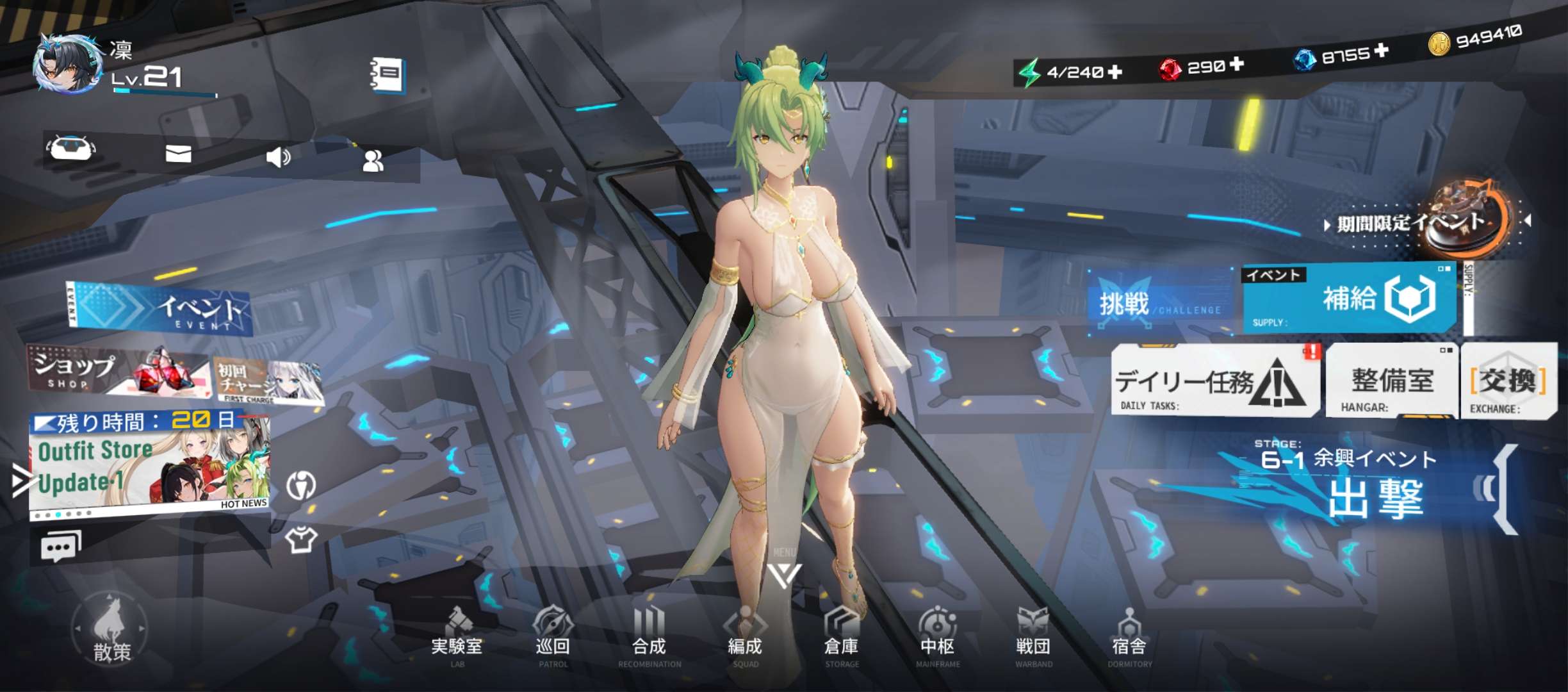The width and height of the screenshot is (1568, 692).
Task: Add more energy with the plus button
Action: click(1115, 71)
